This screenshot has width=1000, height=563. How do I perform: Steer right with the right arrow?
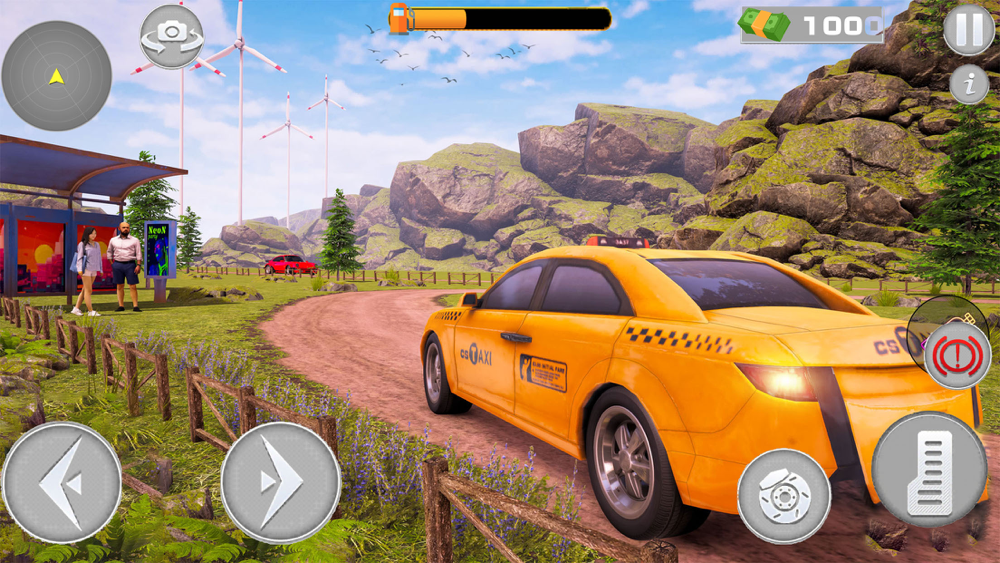click(x=280, y=482)
